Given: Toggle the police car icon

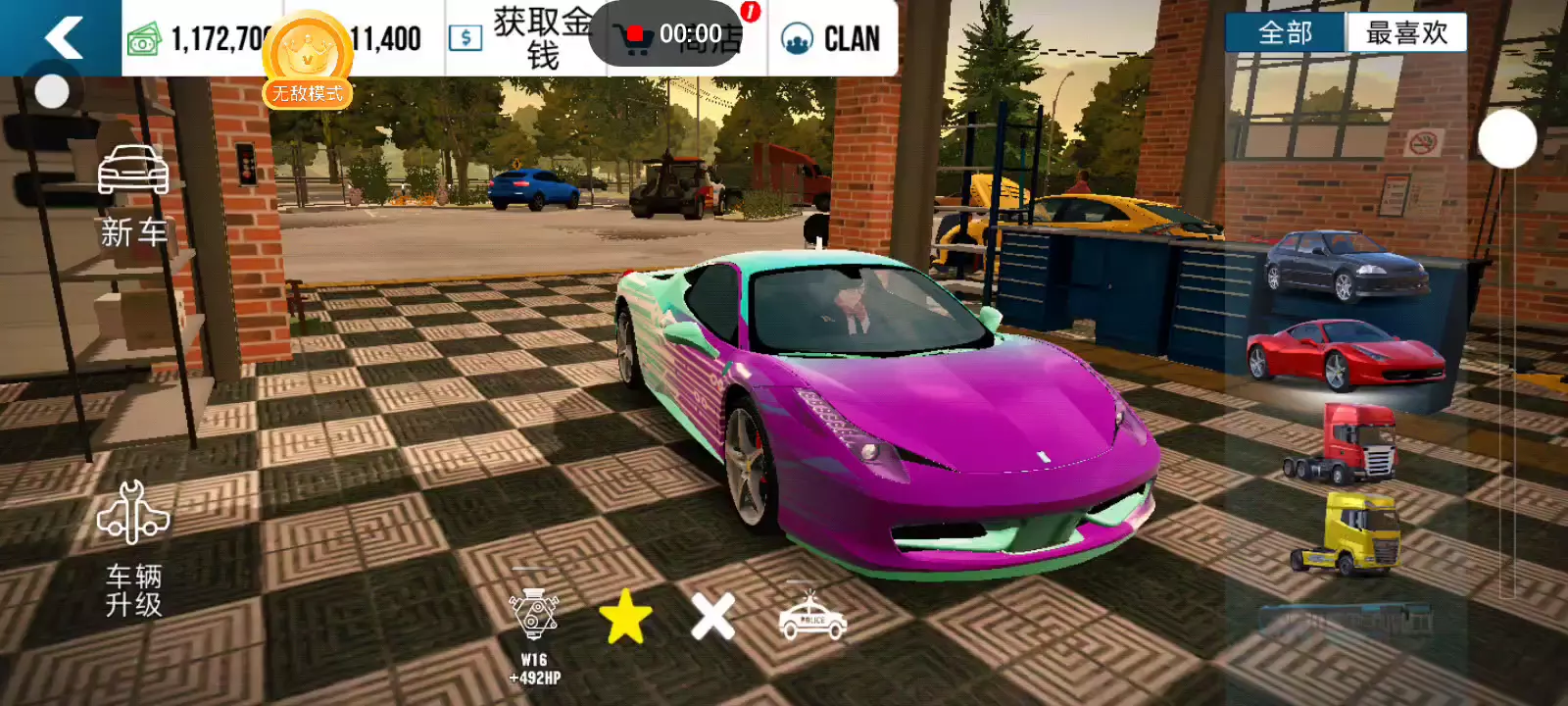Looking at the screenshot, I should tap(811, 618).
